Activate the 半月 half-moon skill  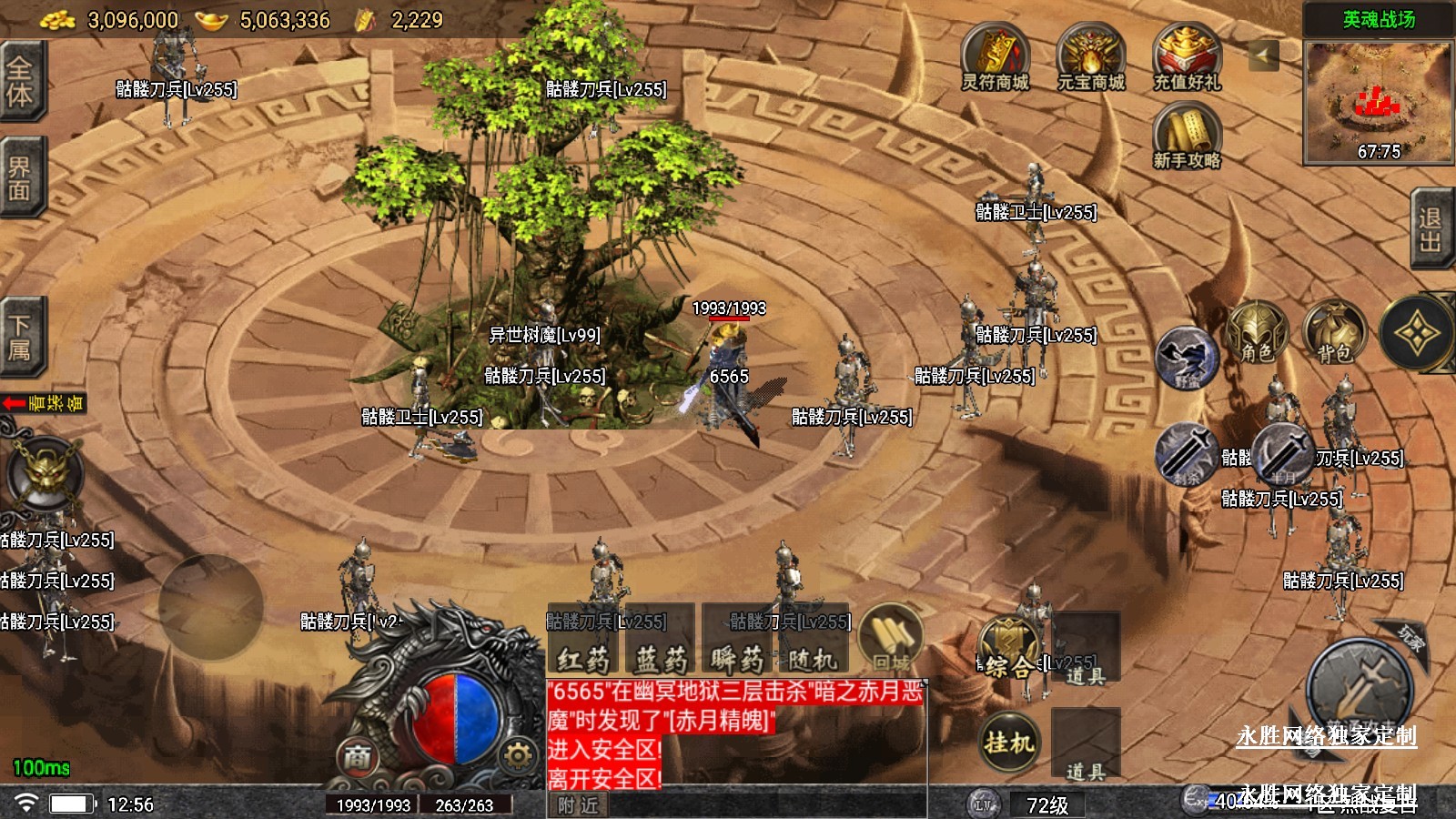click(1283, 452)
